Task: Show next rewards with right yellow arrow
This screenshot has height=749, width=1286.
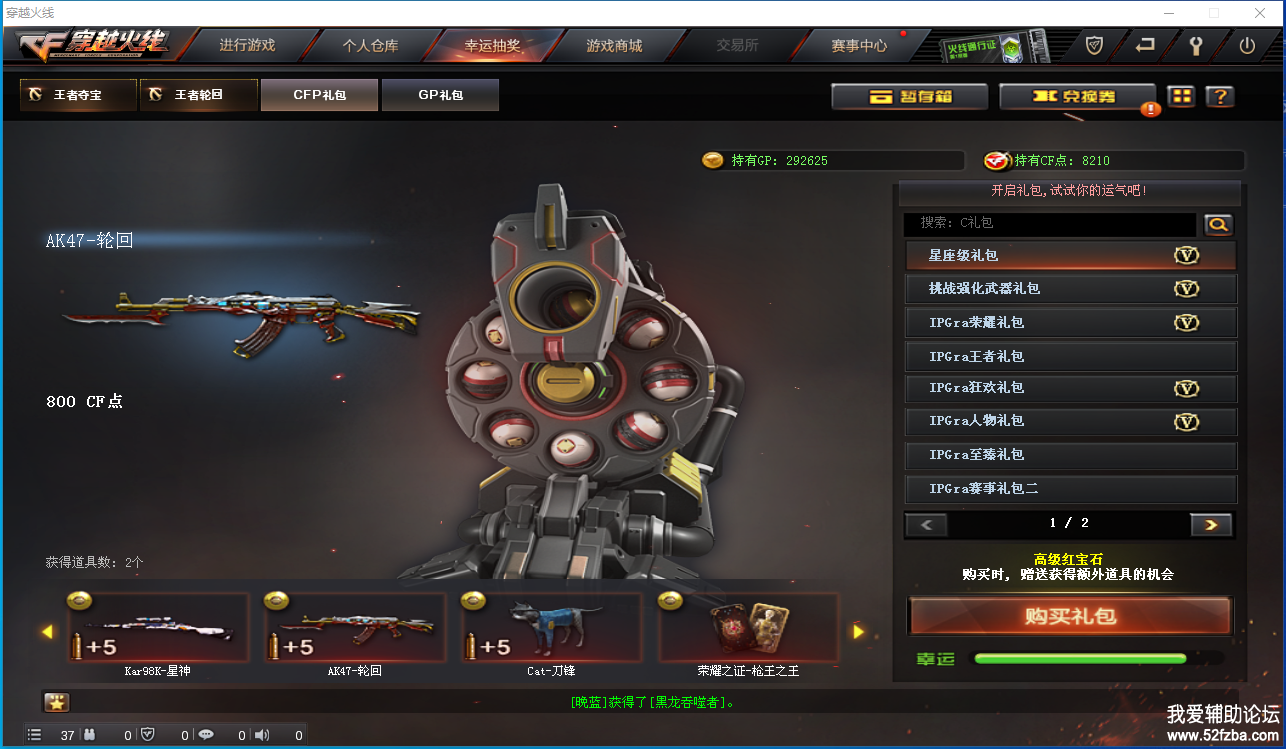Action: coord(857,632)
